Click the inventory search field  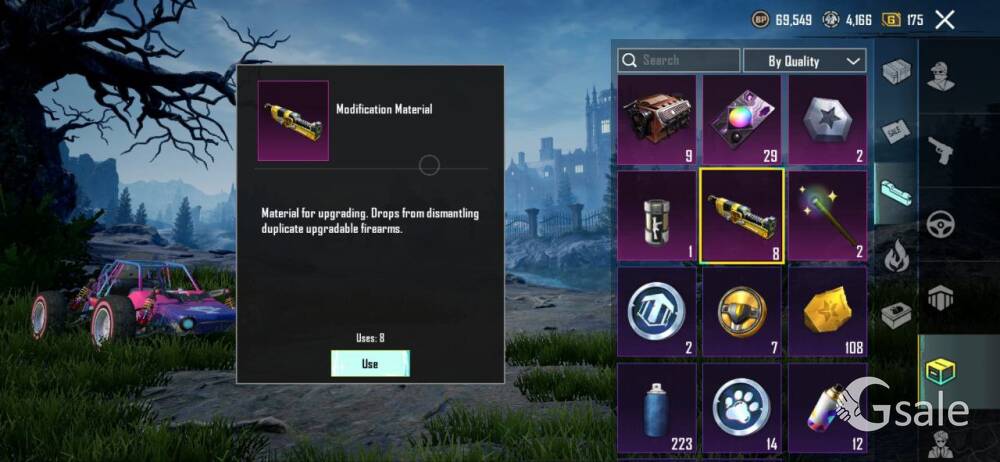[x=679, y=61]
